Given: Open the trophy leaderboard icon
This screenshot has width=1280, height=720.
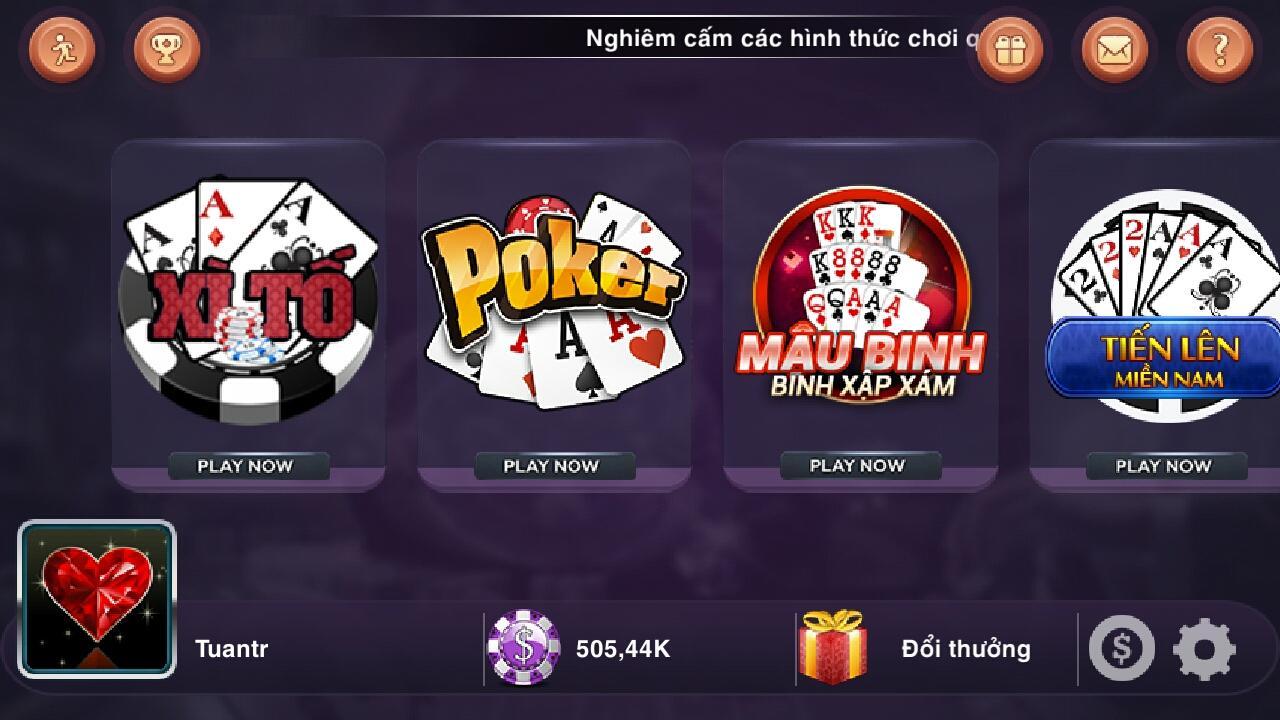Looking at the screenshot, I should pyautogui.click(x=166, y=47).
